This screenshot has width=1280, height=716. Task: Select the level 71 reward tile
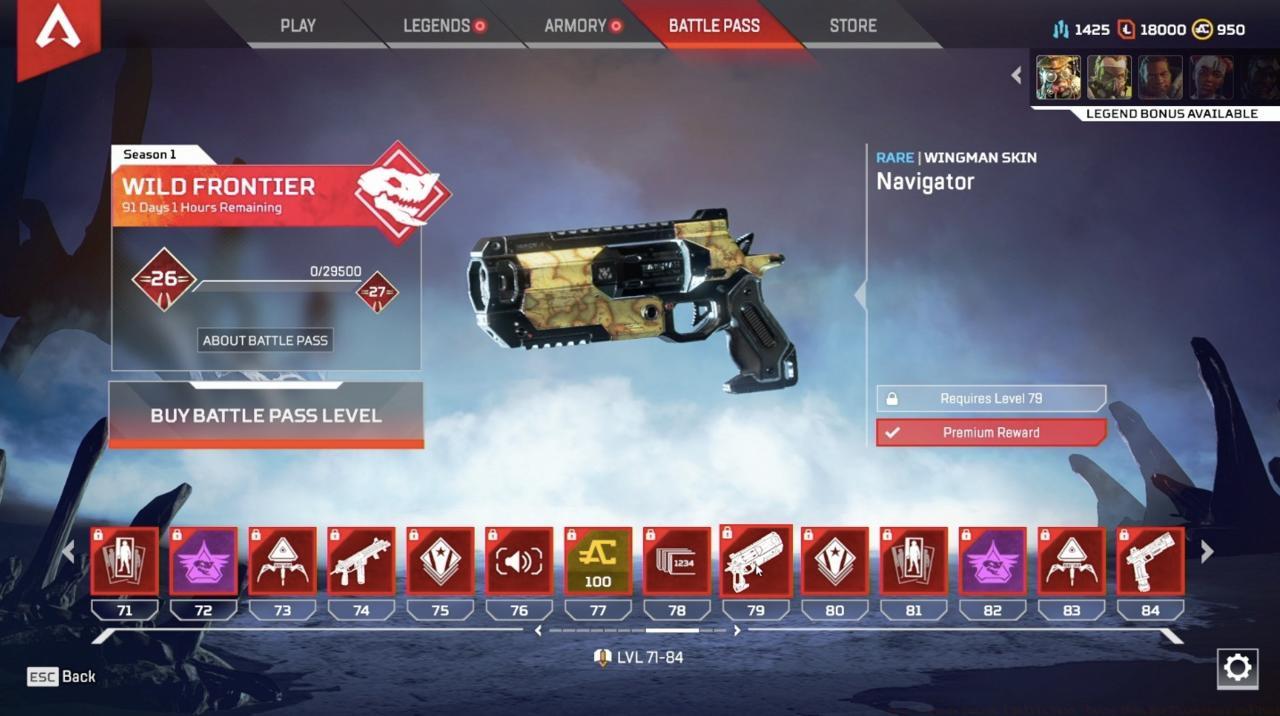[125, 562]
